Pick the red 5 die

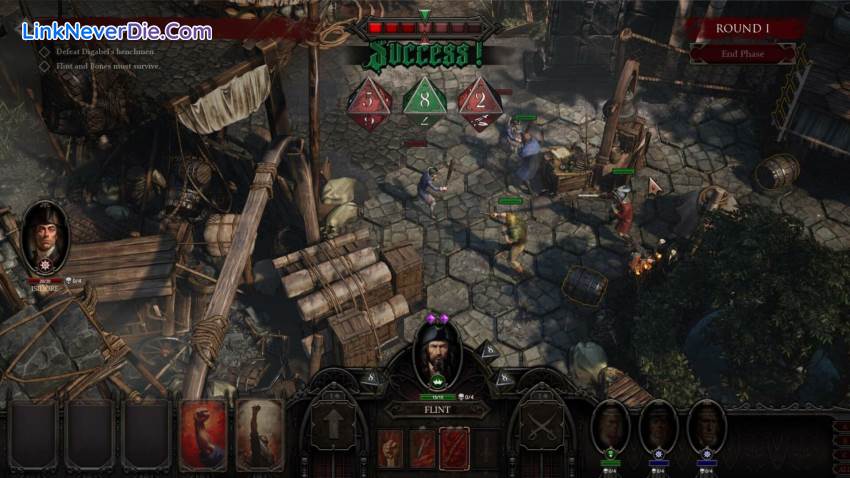tap(369, 103)
